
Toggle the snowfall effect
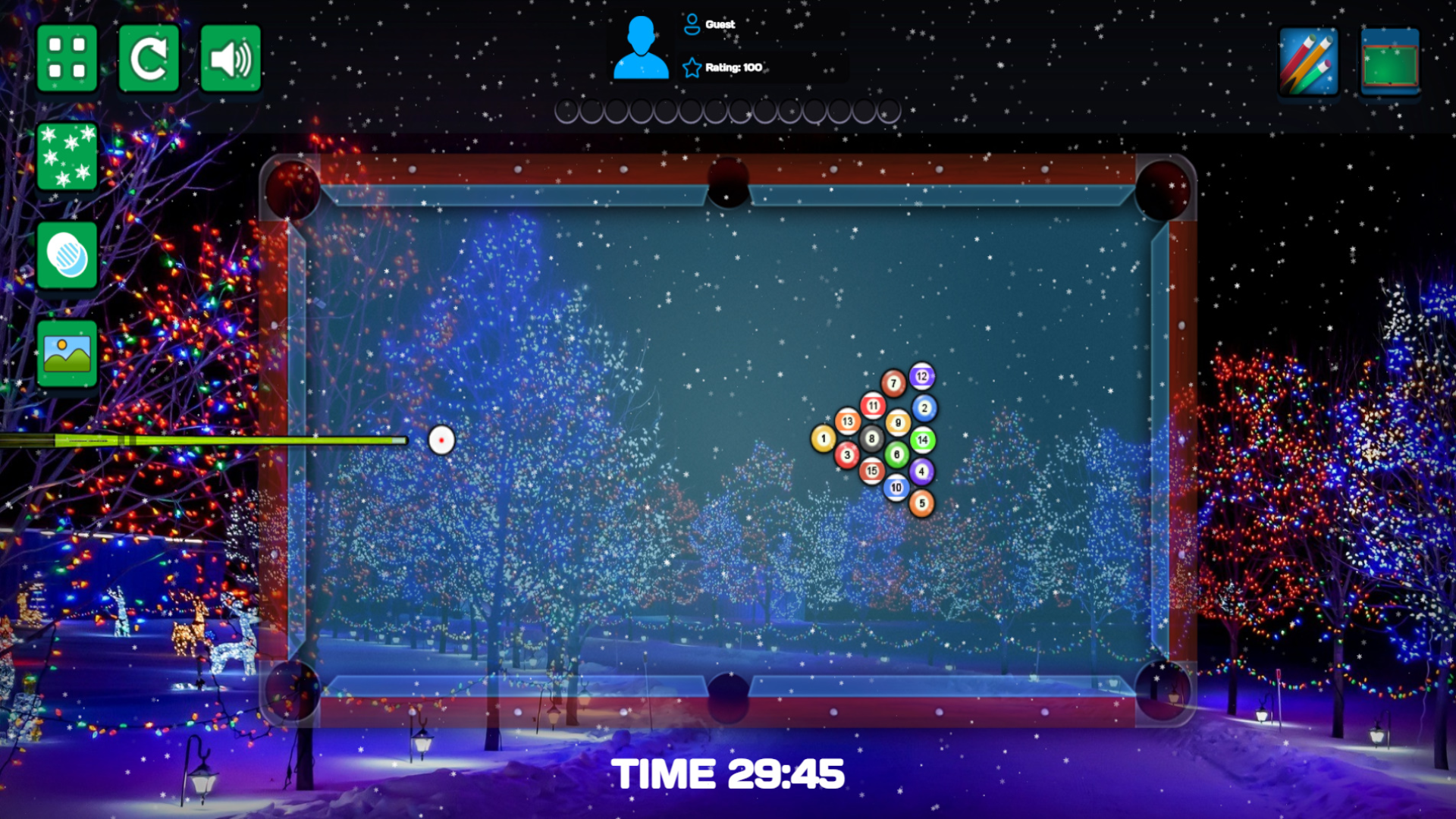(x=67, y=155)
